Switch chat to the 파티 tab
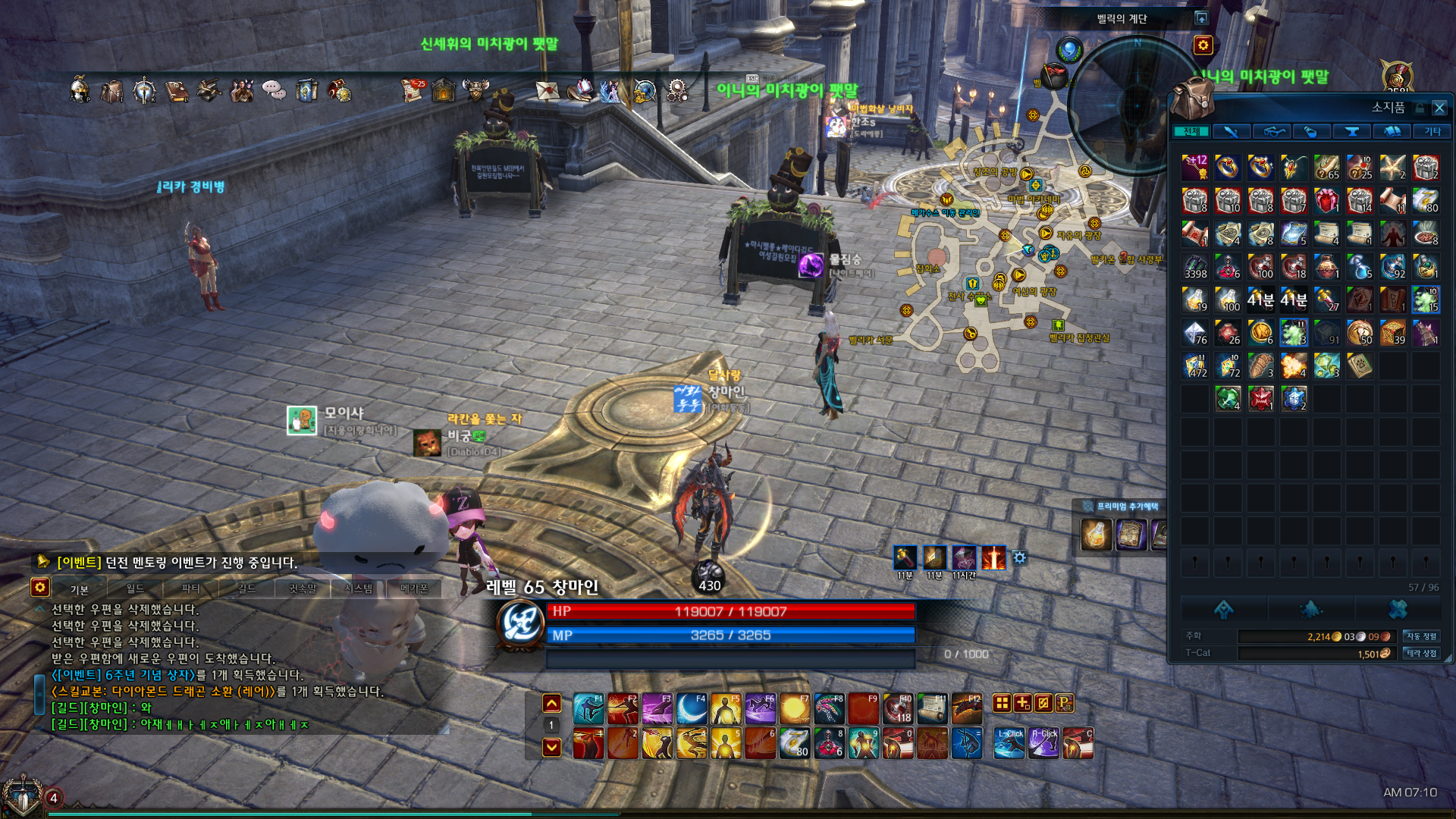 (191, 588)
